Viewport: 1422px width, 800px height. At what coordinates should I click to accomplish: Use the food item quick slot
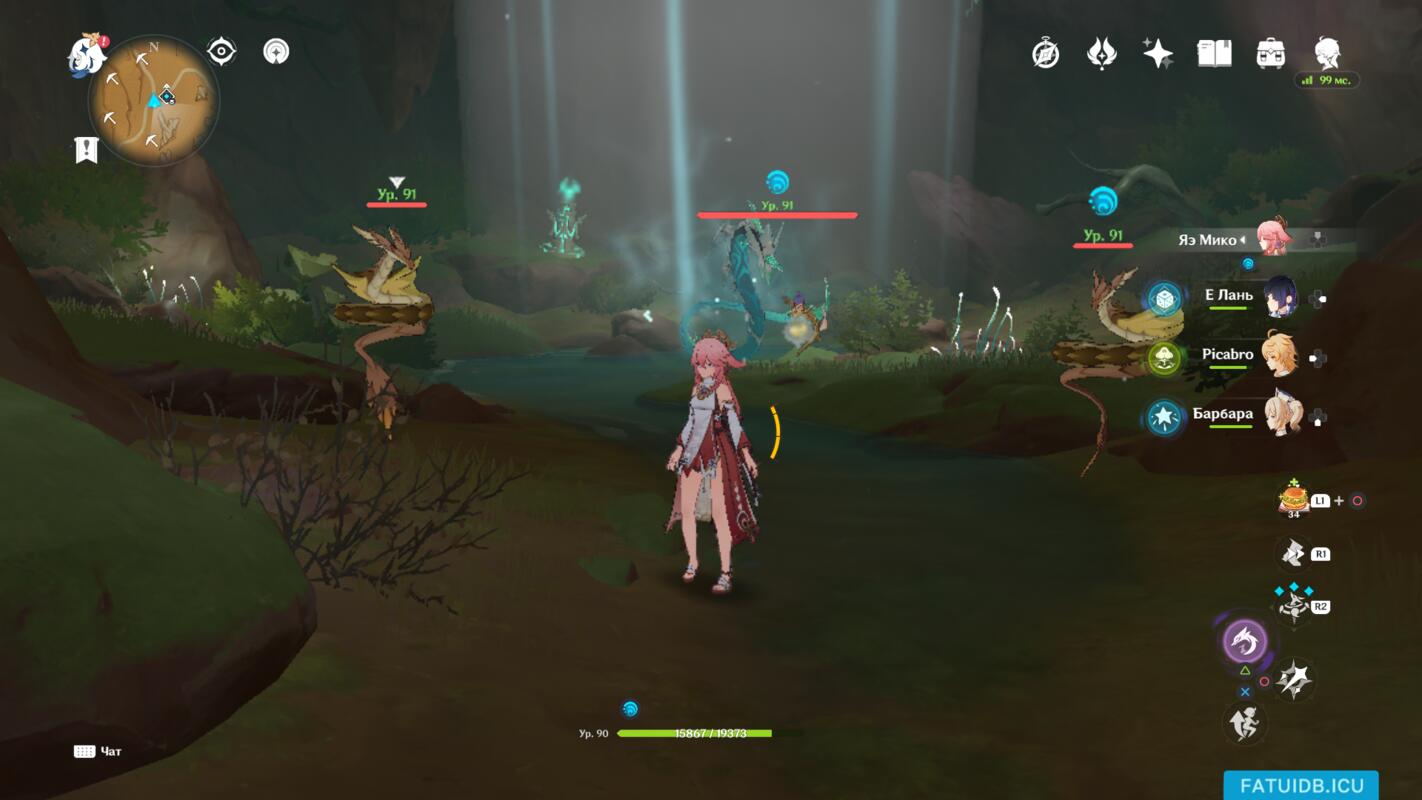(1293, 498)
